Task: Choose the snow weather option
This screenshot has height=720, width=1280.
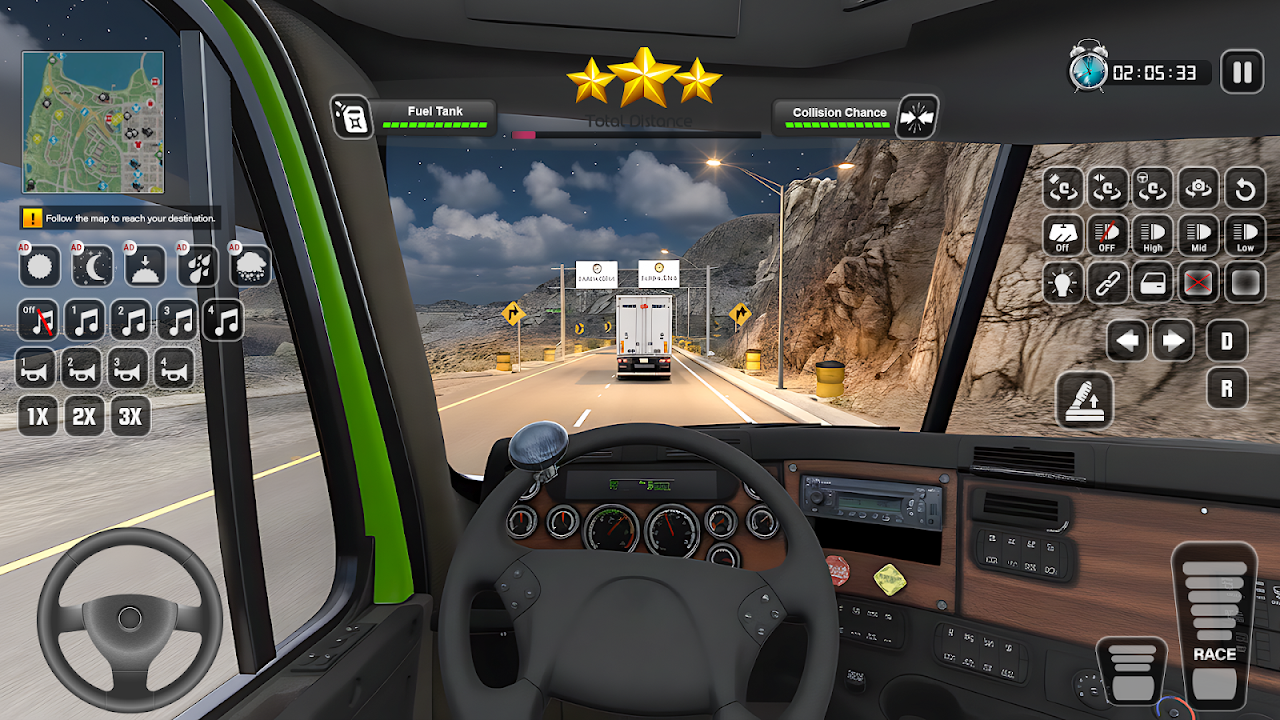Action: [x=250, y=266]
